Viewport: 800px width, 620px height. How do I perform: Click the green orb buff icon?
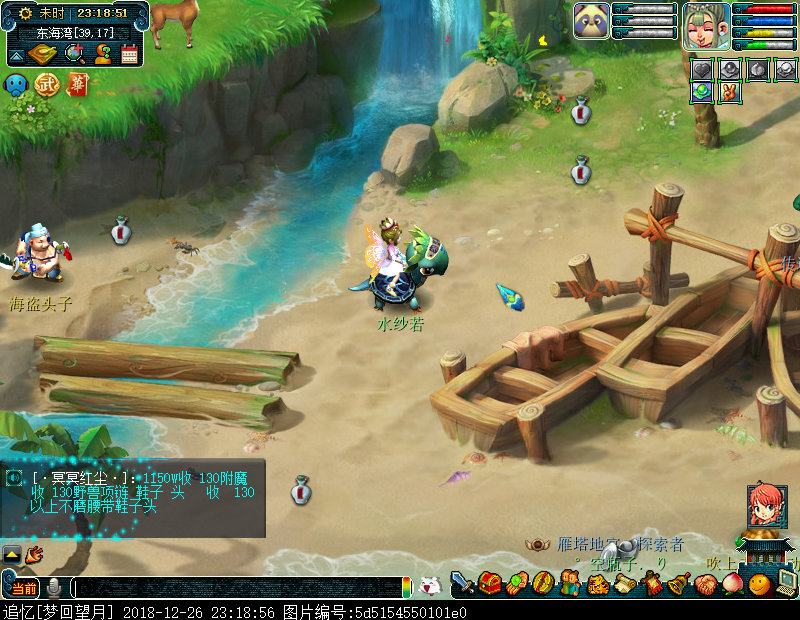pyautogui.click(x=703, y=92)
